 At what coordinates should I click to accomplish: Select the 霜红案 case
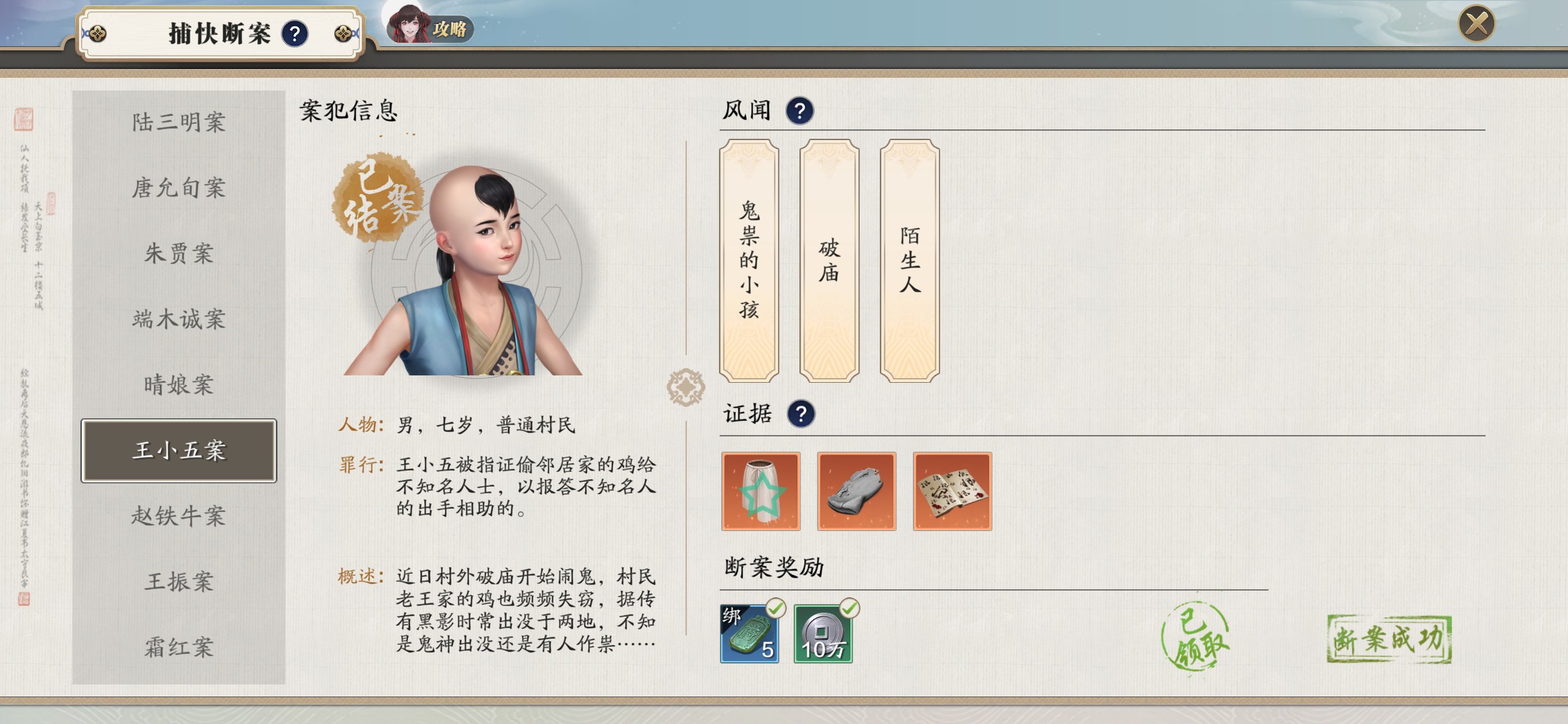click(178, 647)
